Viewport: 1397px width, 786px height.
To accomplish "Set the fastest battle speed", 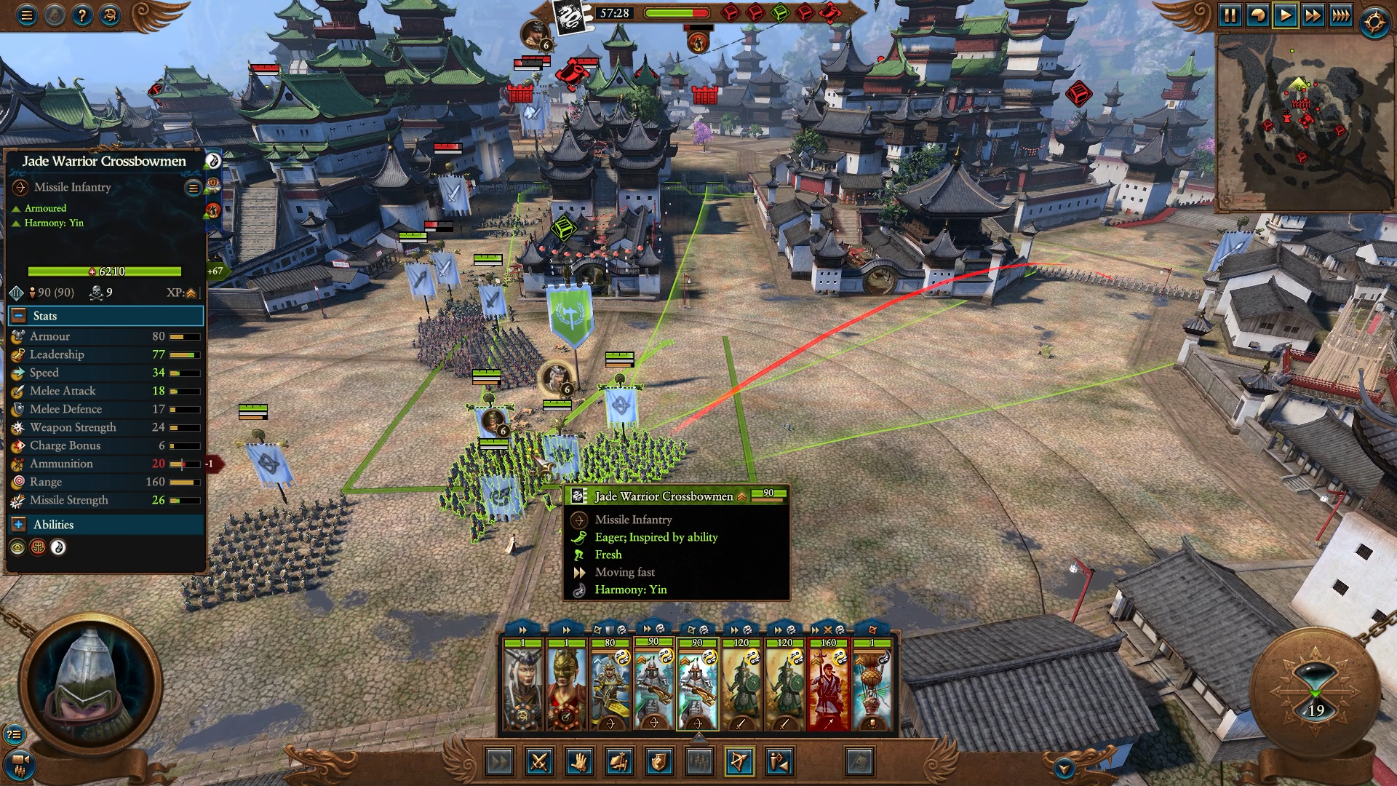I will (1340, 15).
